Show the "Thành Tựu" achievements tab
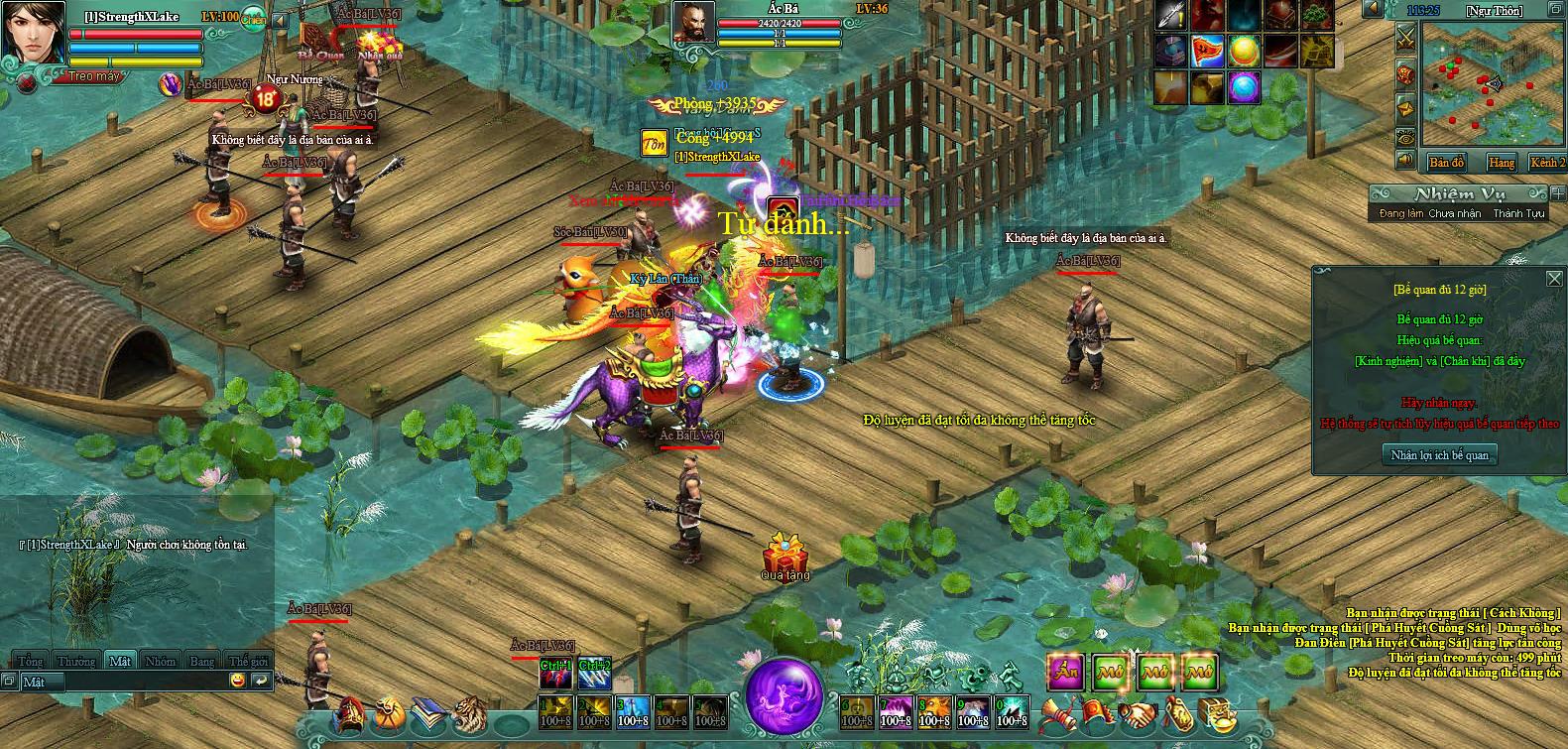Viewport: 1568px width, 749px height. click(x=1518, y=214)
